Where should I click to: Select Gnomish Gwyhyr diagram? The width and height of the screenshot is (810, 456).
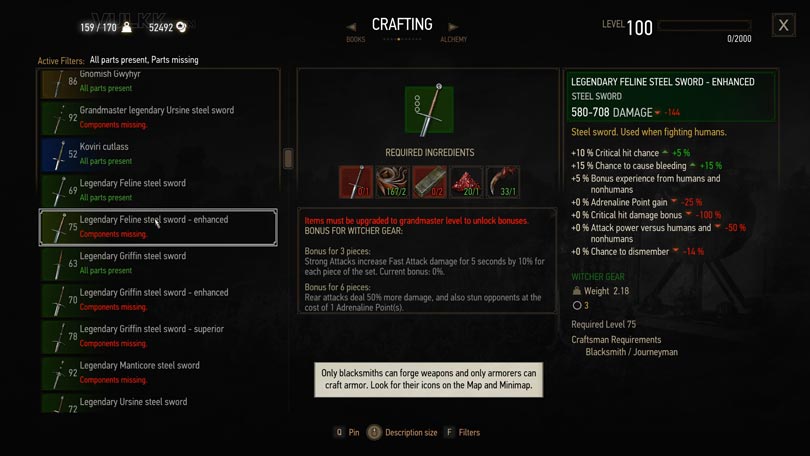158,82
